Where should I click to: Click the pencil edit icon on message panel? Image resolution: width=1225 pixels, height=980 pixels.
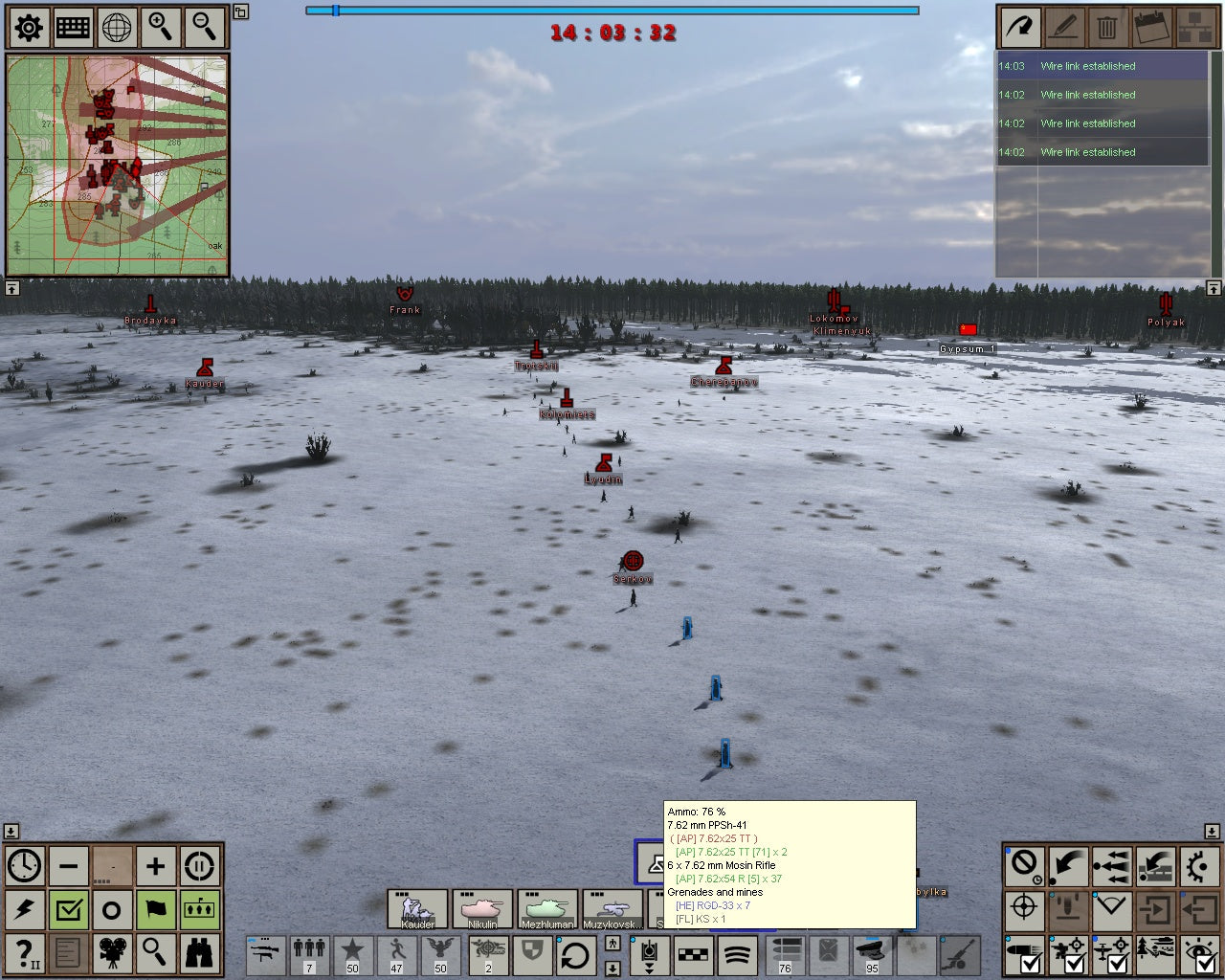1063,27
